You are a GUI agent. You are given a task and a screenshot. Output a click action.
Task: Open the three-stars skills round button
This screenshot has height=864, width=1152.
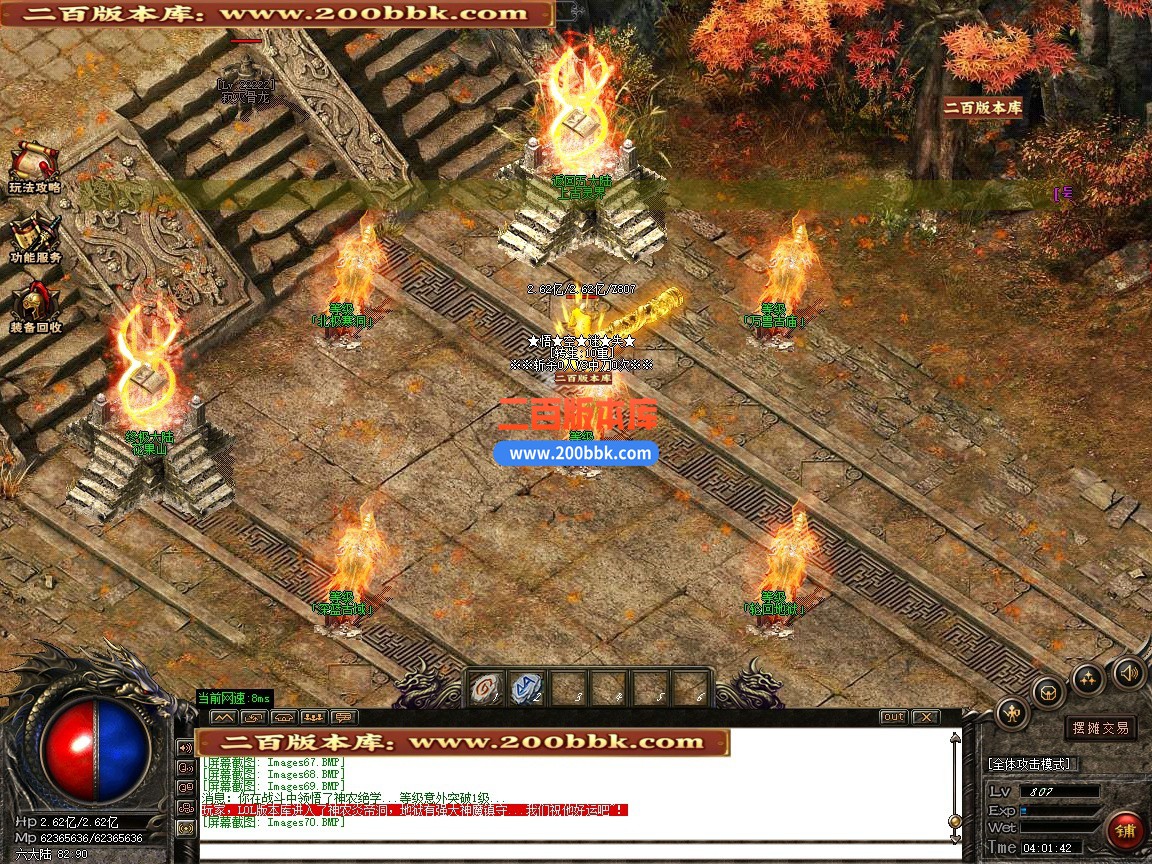[x=1088, y=680]
